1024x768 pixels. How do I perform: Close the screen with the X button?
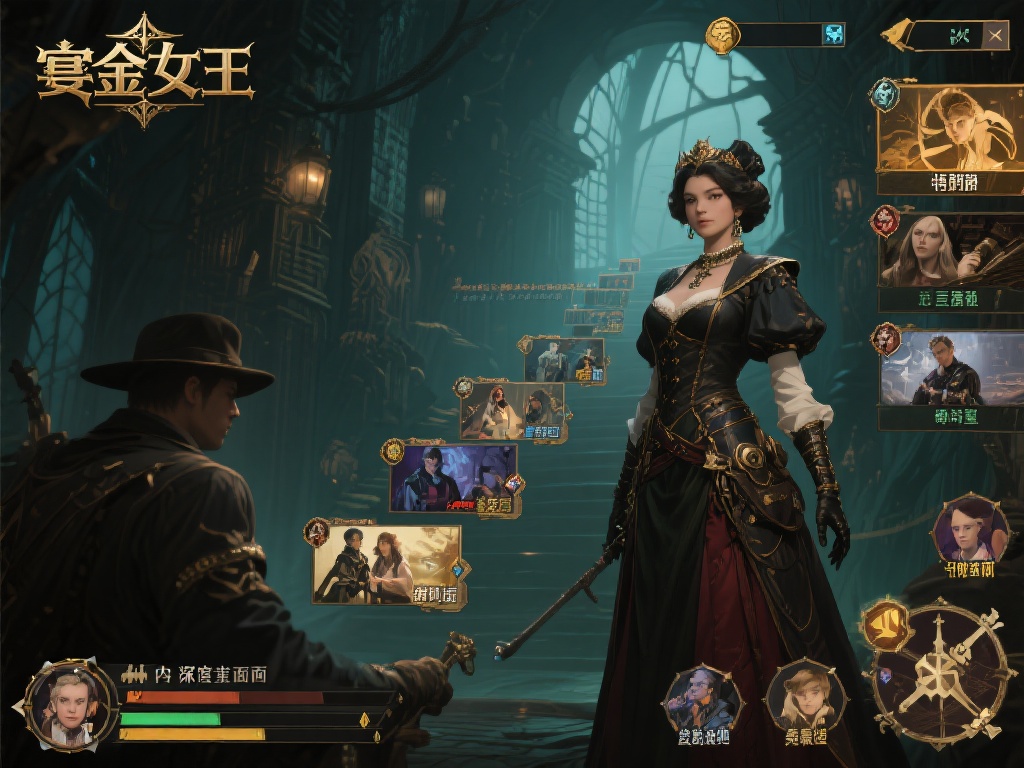(995, 36)
